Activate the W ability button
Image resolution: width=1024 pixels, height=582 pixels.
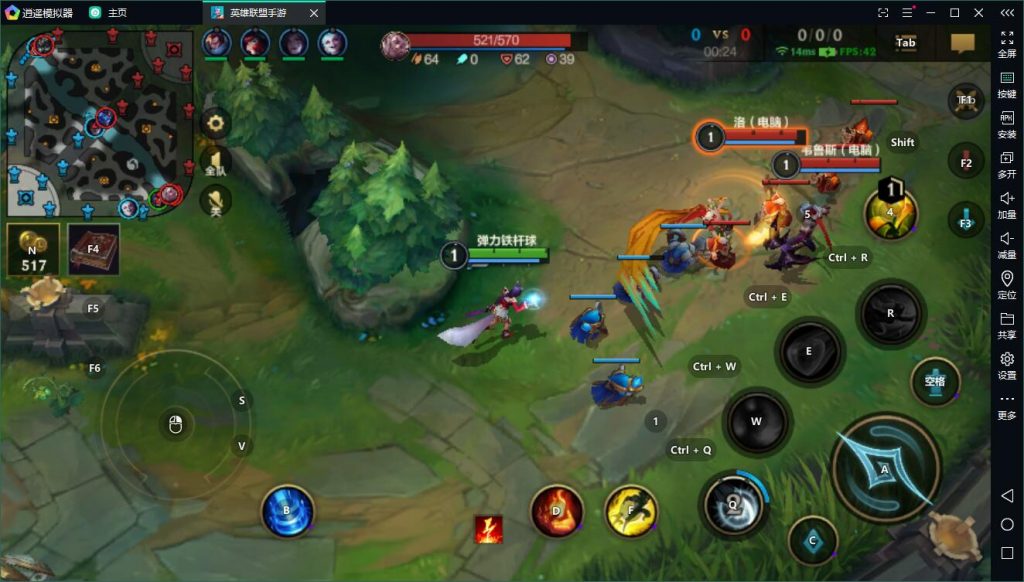tap(757, 421)
